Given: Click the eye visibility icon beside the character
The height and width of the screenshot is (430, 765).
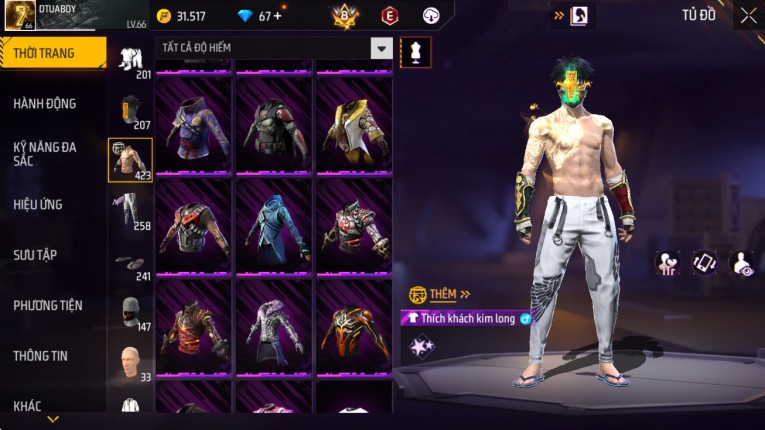Looking at the screenshot, I should pyautogui.click(x=742, y=262).
